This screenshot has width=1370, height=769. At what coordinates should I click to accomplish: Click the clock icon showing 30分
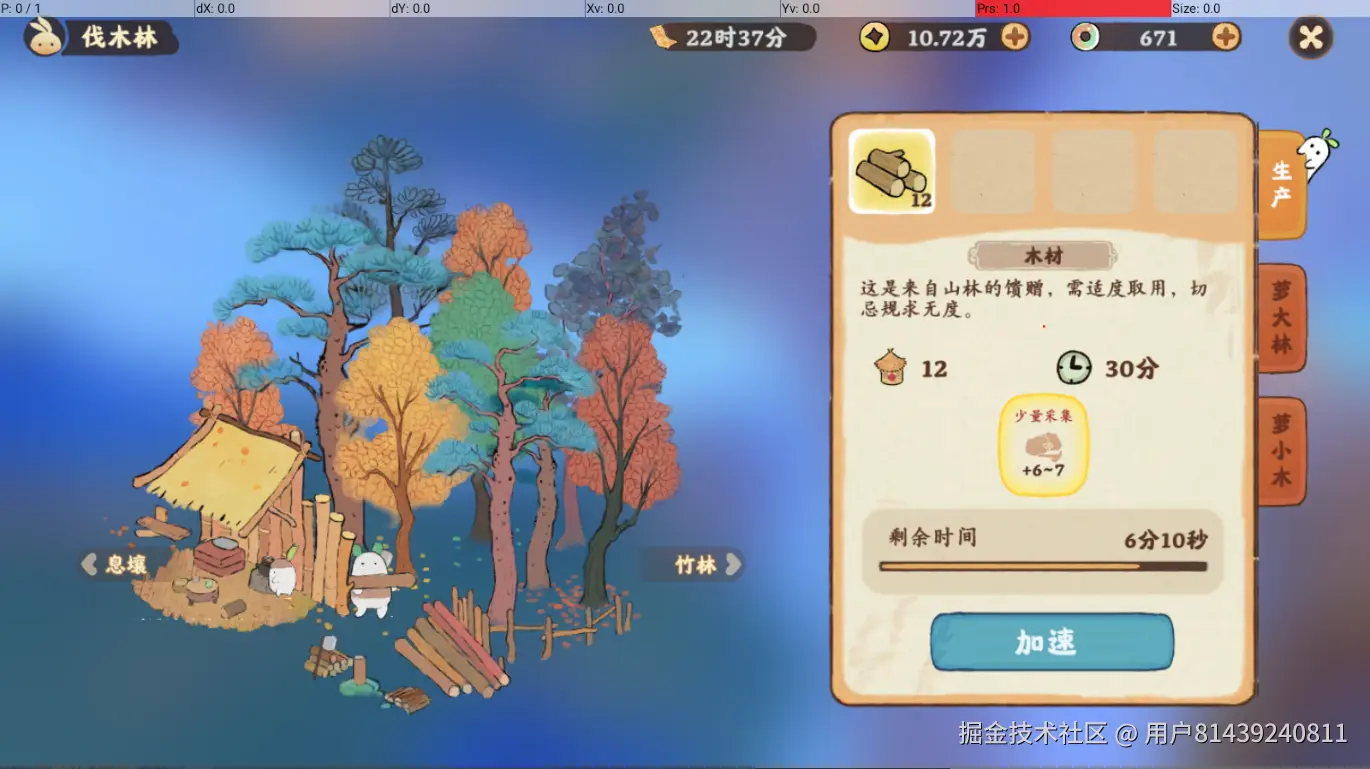coord(1073,368)
